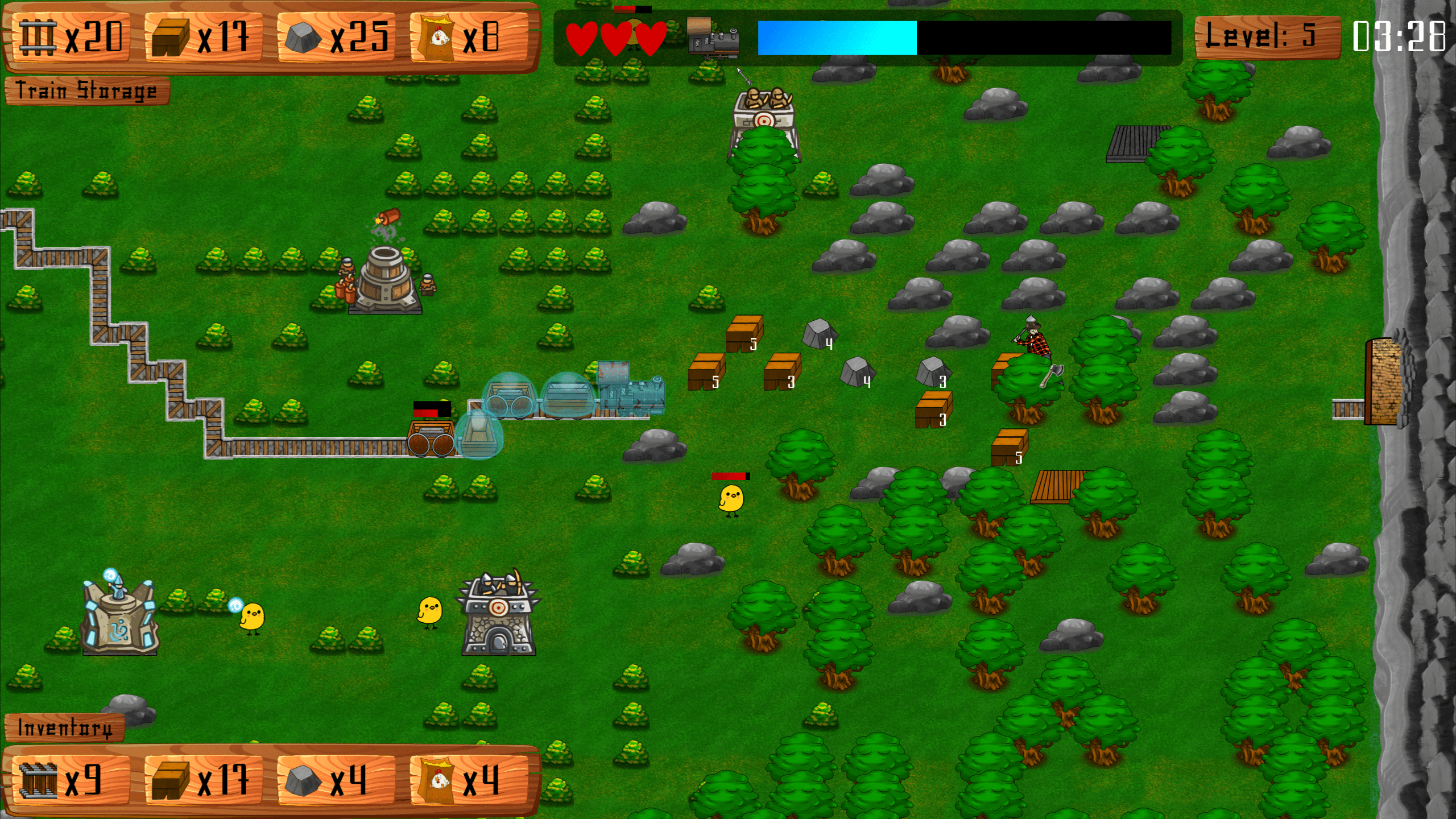
Task: Select the stone slot in Train Storage
Action: pyautogui.click(x=336, y=38)
